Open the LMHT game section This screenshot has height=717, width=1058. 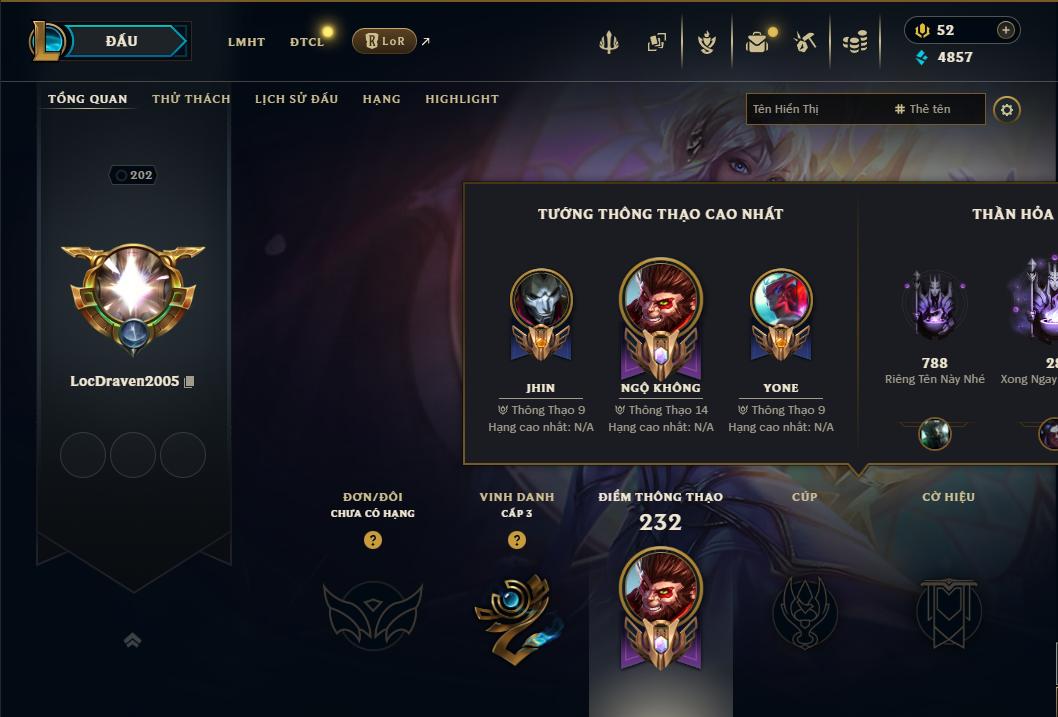[x=246, y=42]
